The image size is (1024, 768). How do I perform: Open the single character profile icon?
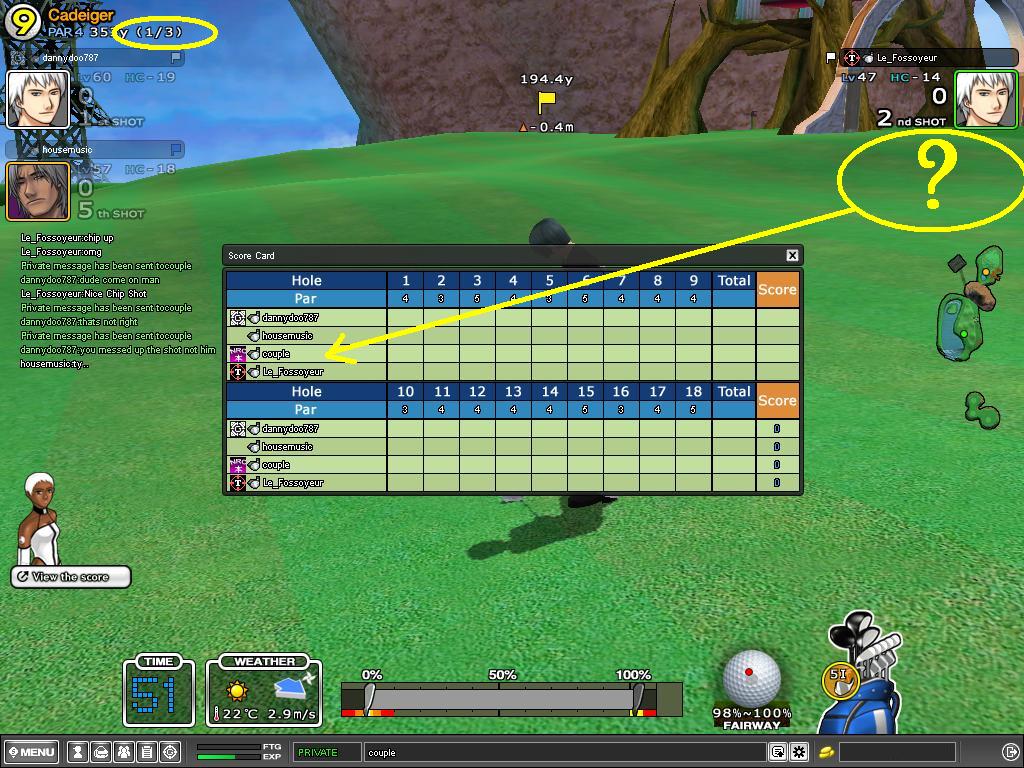pos(77,752)
